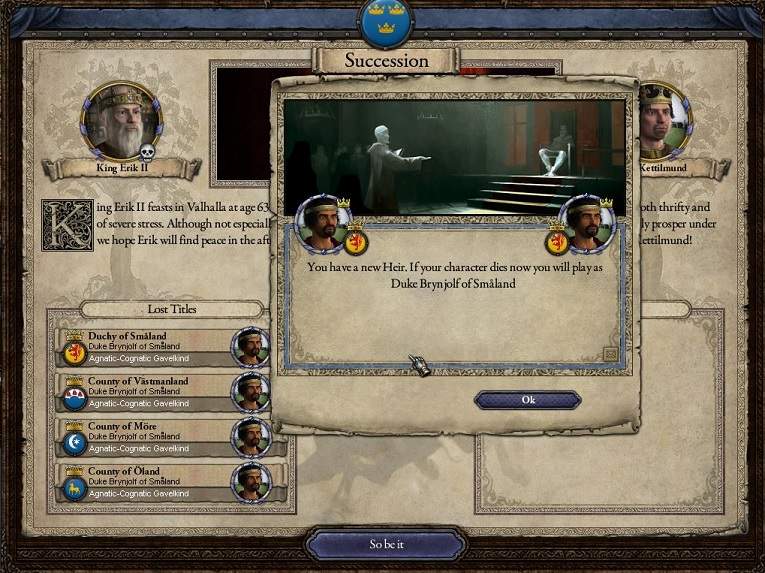The height and width of the screenshot is (573, 765).
Task: Open King Erik II's portrait
Action: 120,121
